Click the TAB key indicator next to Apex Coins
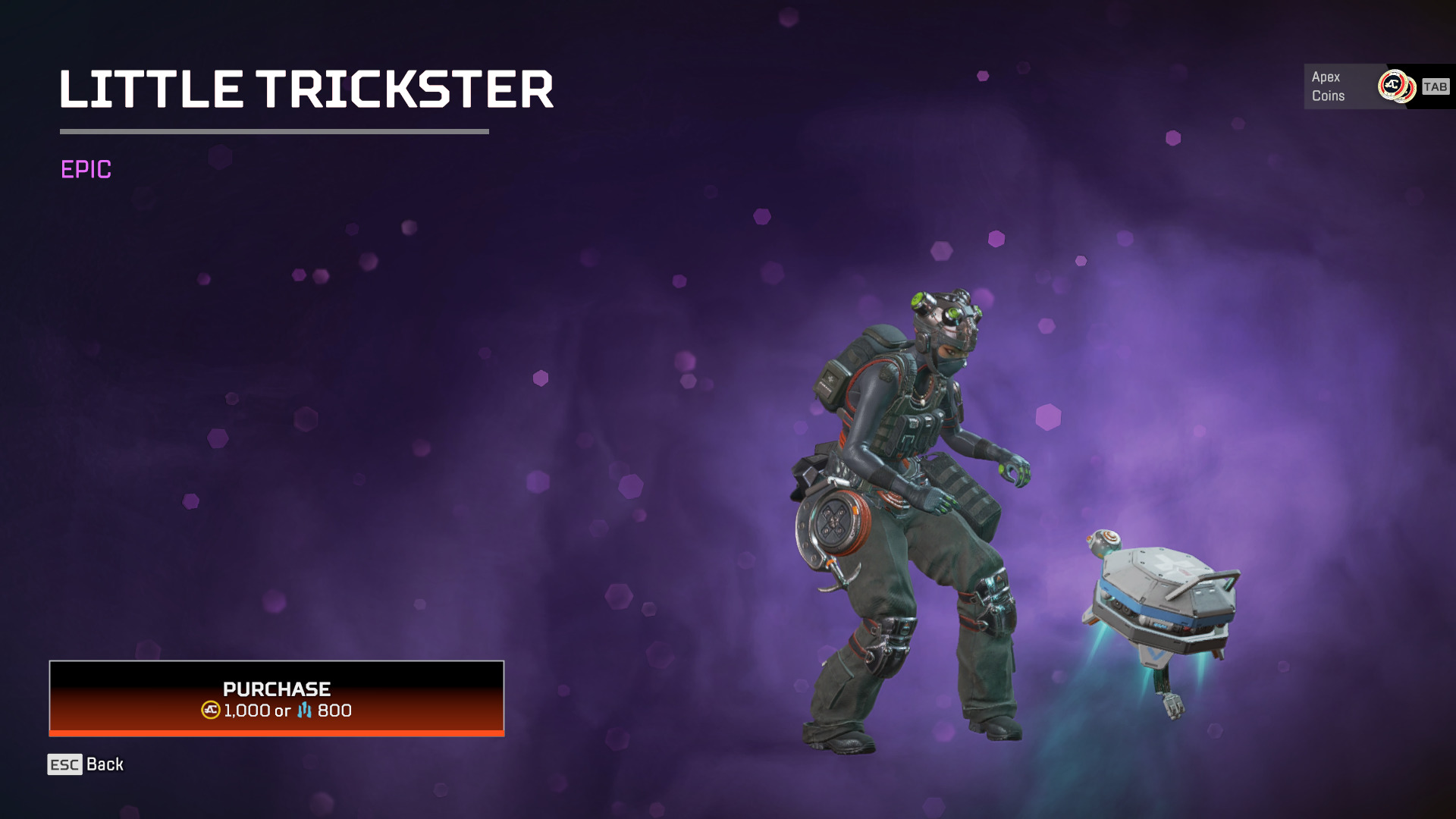 tap(1436, 86)
